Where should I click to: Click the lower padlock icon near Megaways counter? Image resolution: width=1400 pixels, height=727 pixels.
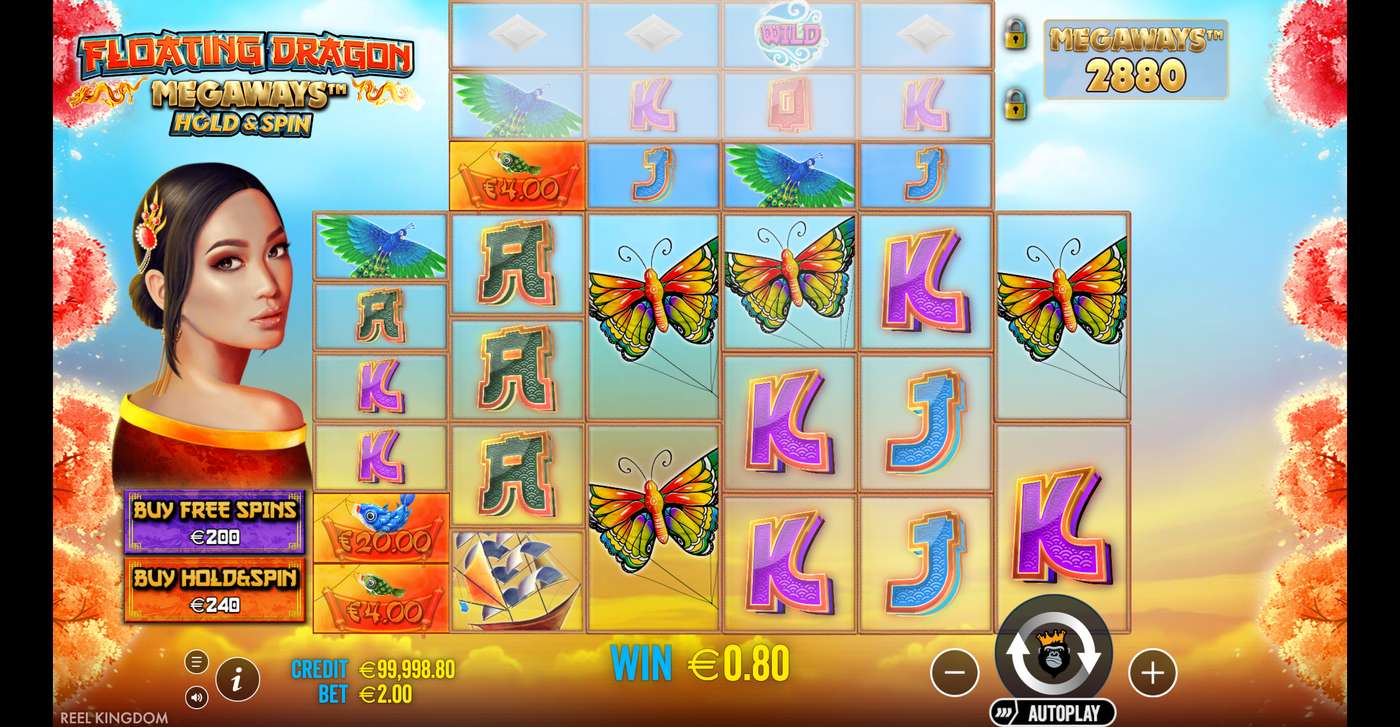point(1017,105)
